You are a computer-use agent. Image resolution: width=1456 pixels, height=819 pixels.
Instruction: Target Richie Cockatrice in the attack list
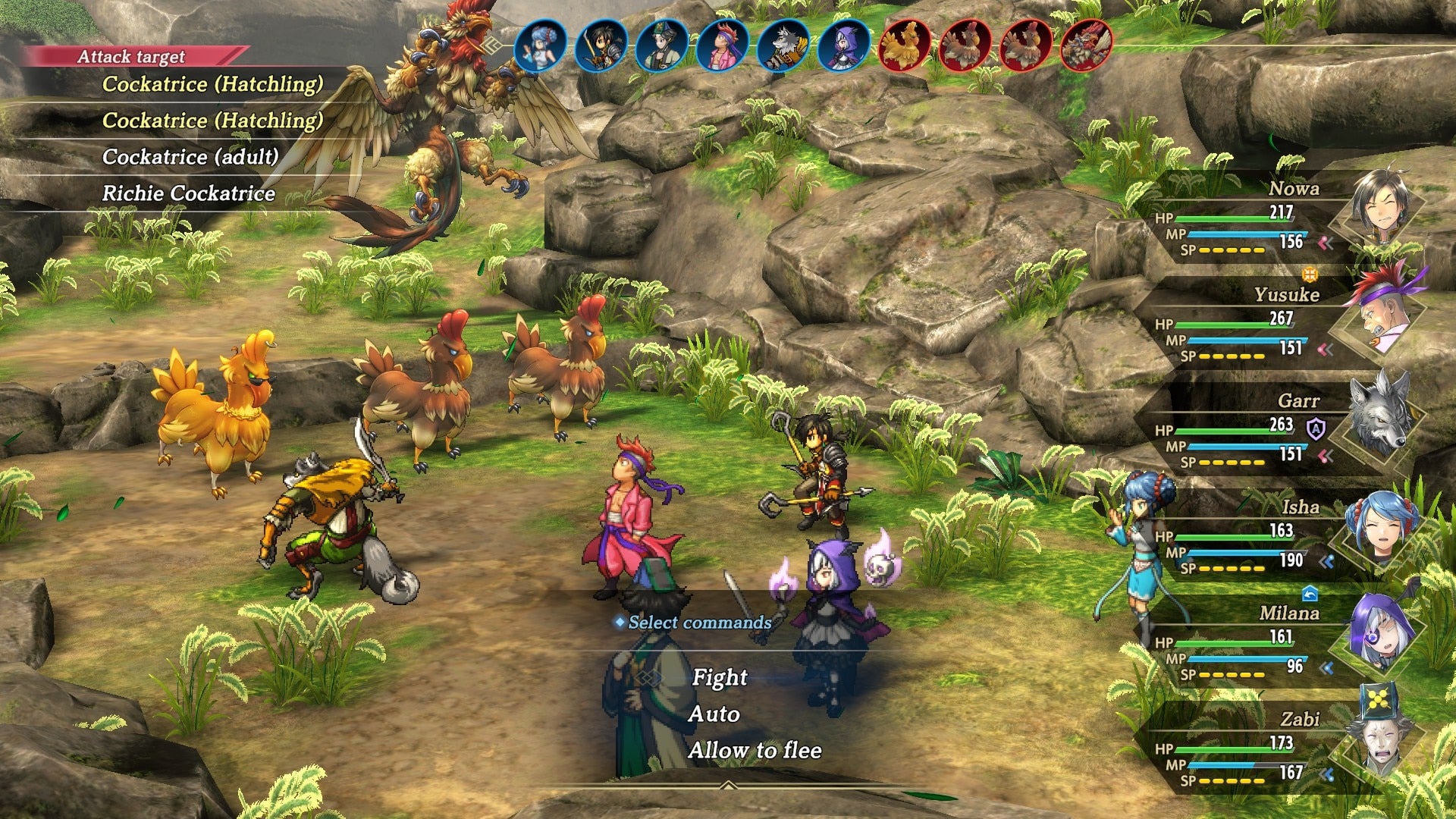(189, 193)
